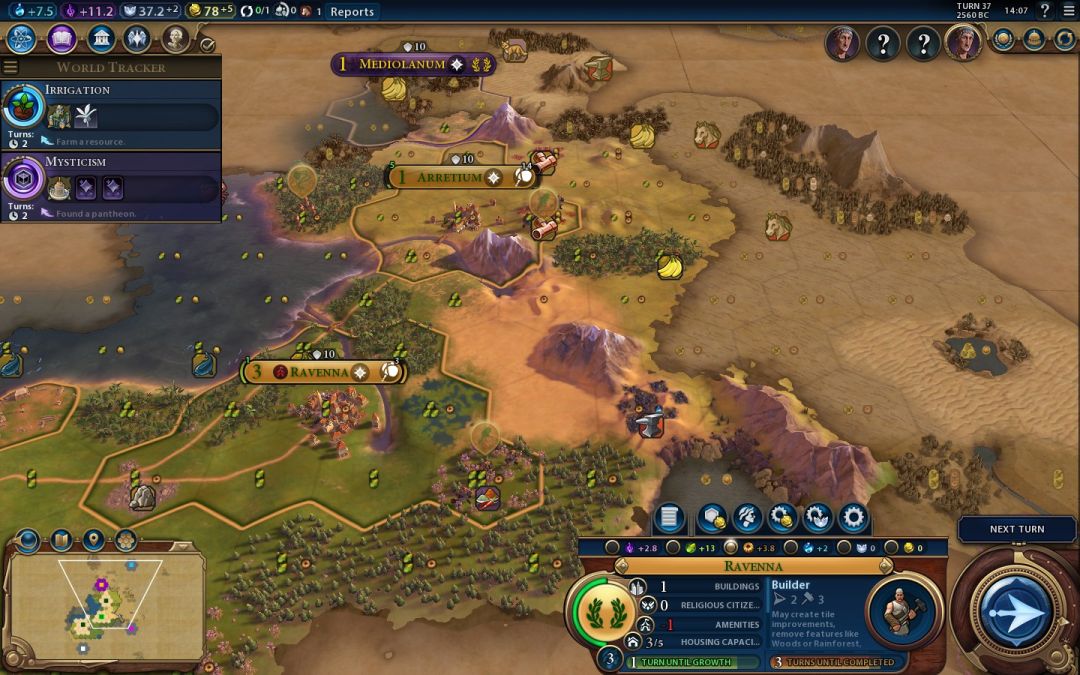Toggle the citizen management head icon
Image resolution: width=1080 pixels, height=675 pixels.
click(x=745, y=518)
